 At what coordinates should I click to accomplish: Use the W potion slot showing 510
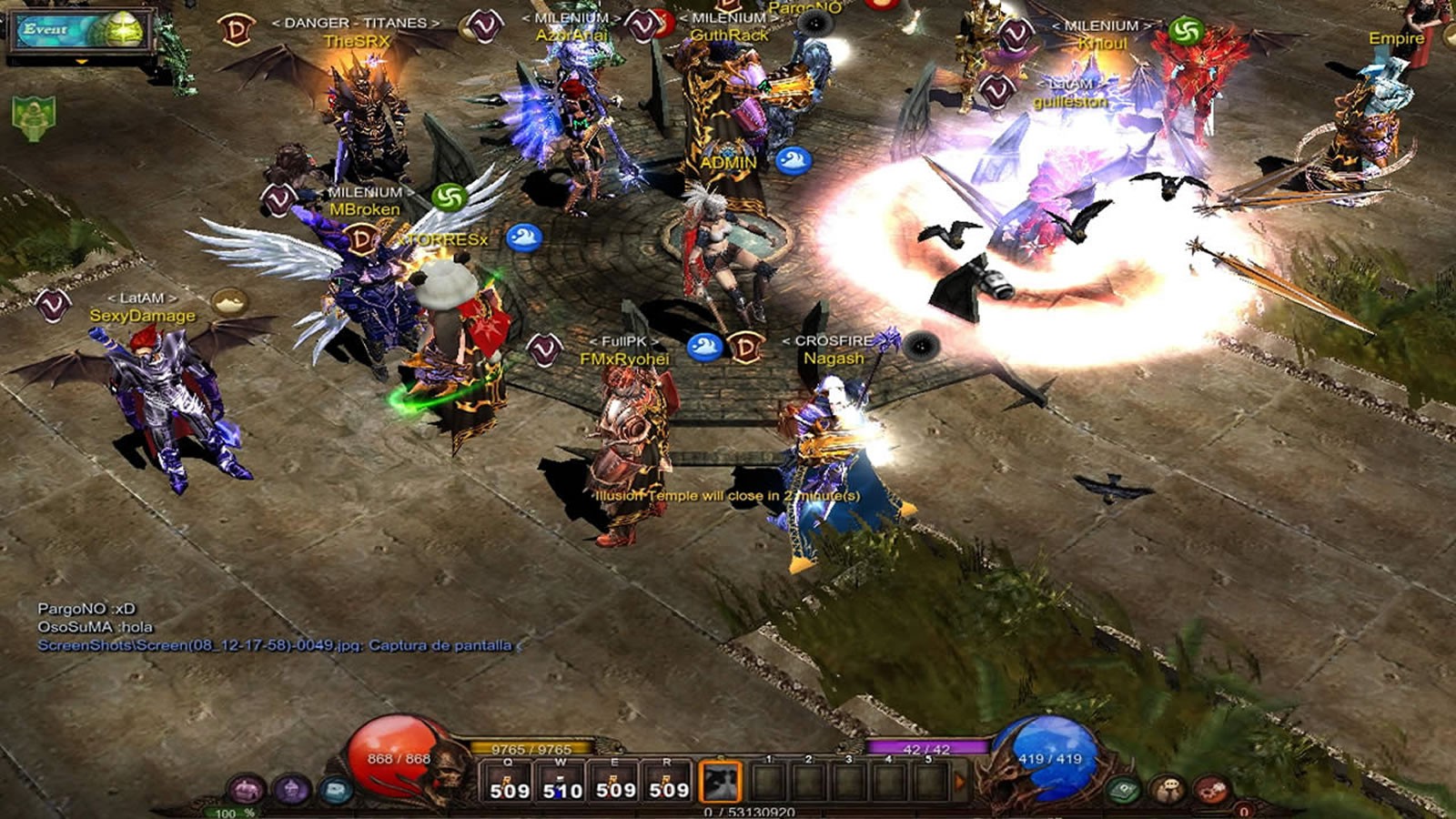[561, 782]
